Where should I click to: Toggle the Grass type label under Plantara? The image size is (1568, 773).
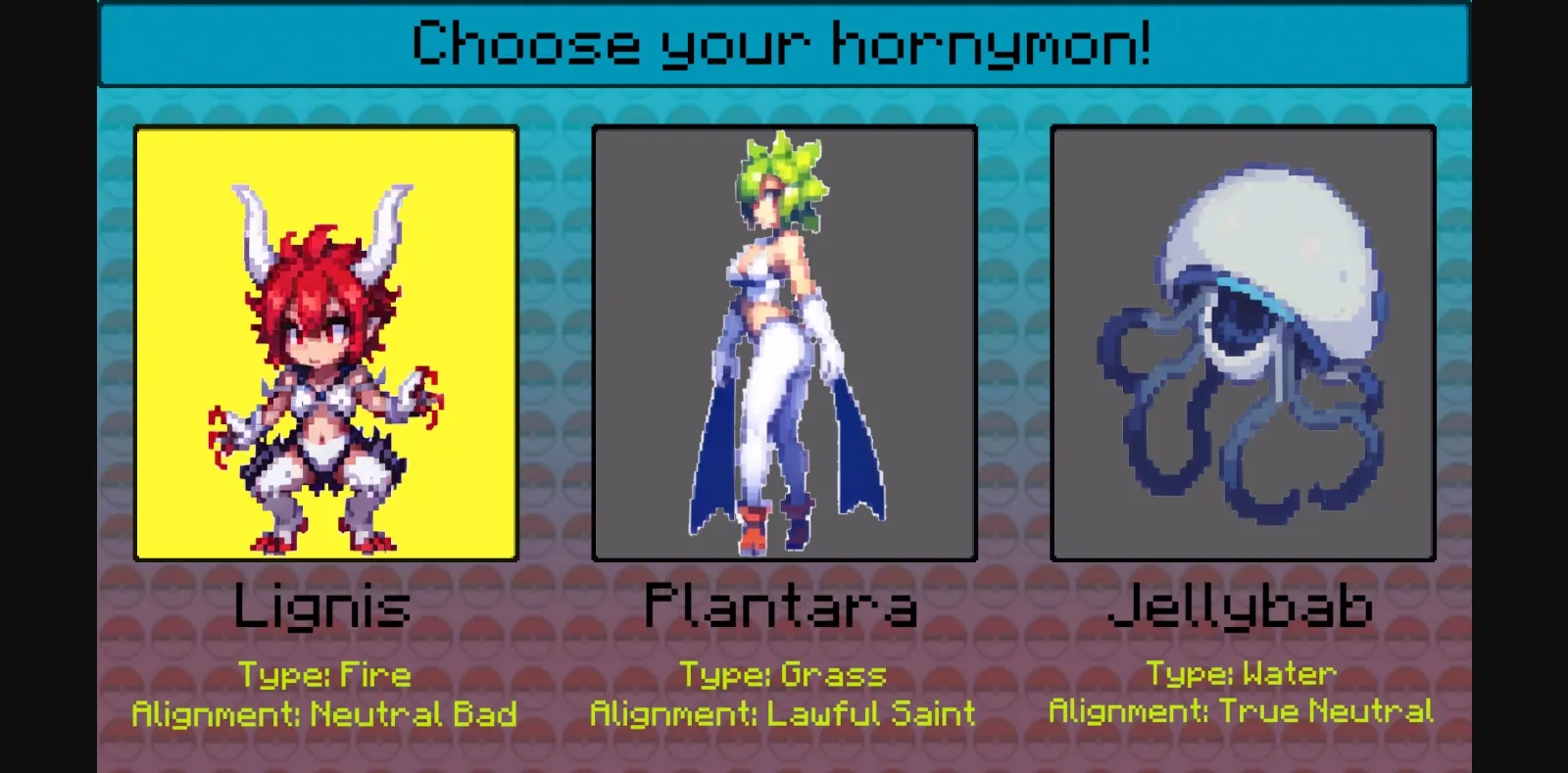(x=782, y=674)
